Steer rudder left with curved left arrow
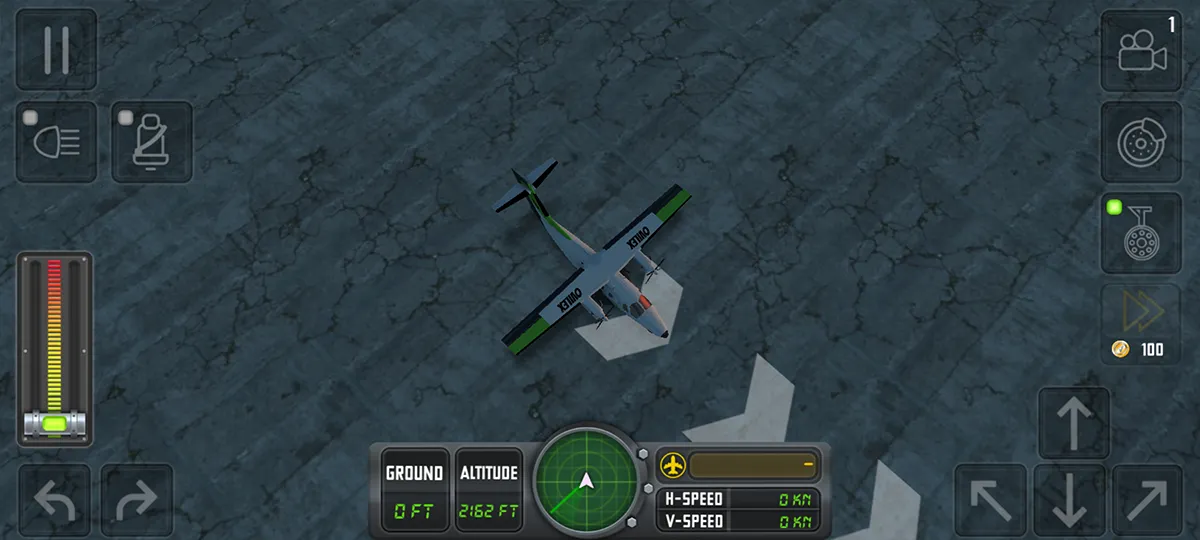The height and width of the screenshot is (540, 1200). click(x=55, y=500)
